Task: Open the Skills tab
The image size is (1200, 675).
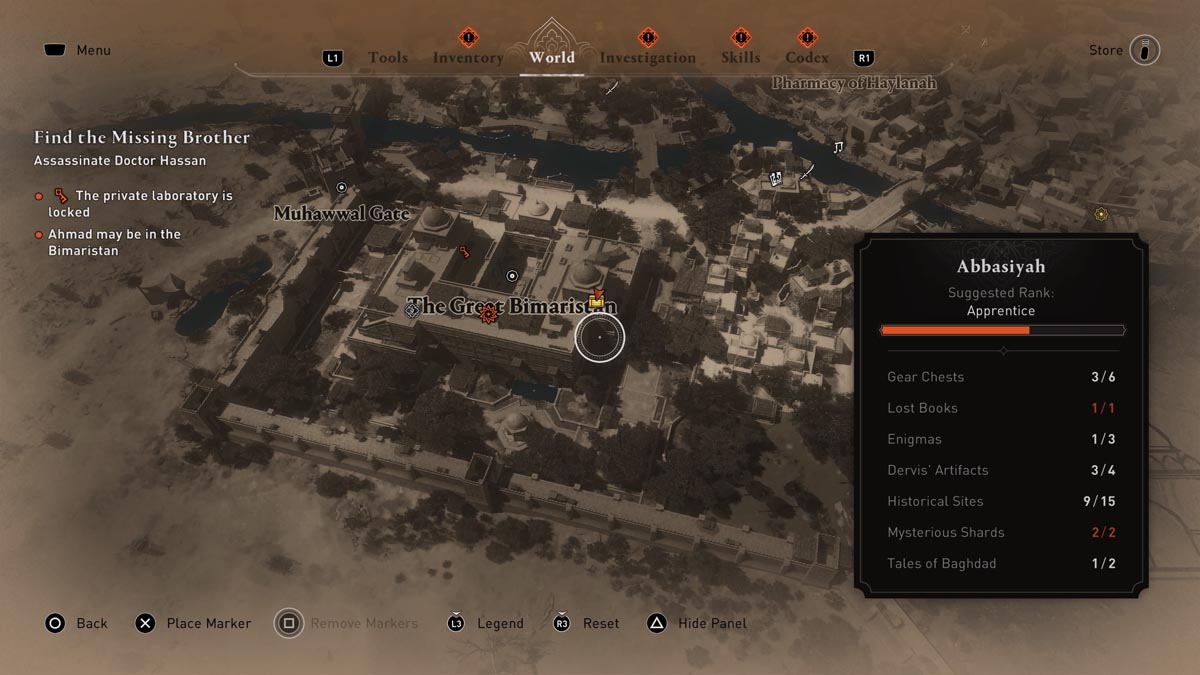Action: [x=740, y=58]
